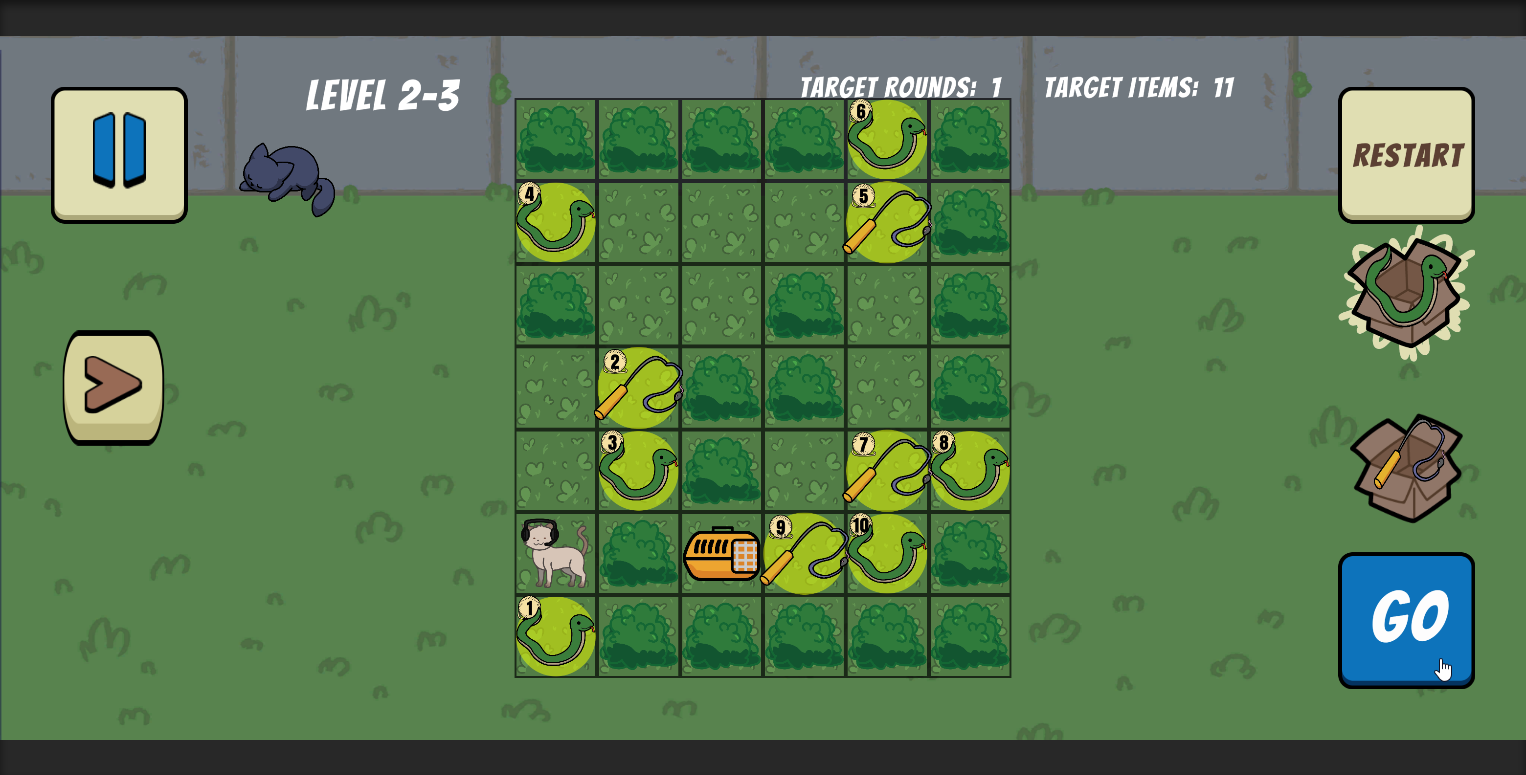
Task: Click the jump rope marked with number 5
Action: (886, 222)
